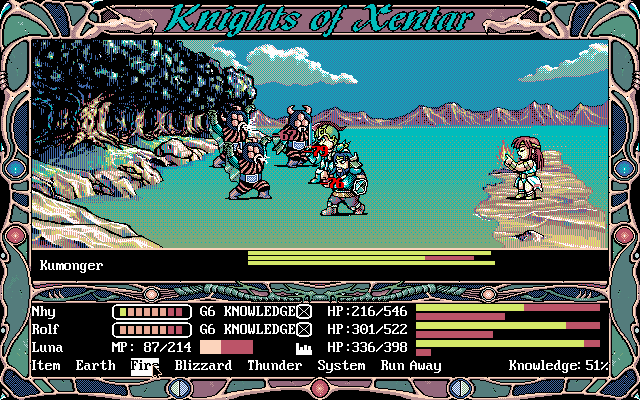640x400 pixels.
Task: Open the Item command
Action: (46, 366)
